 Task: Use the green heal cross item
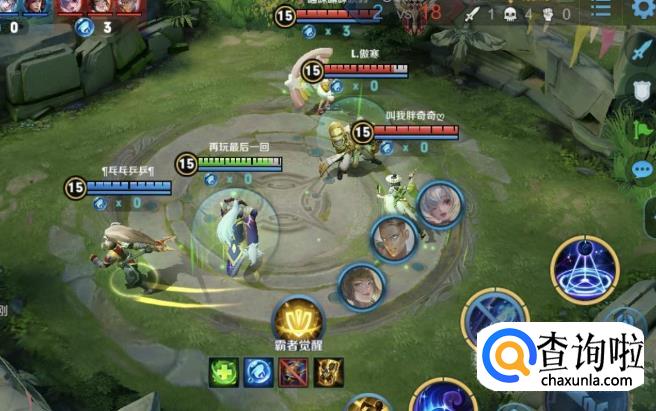click(223, 372)
